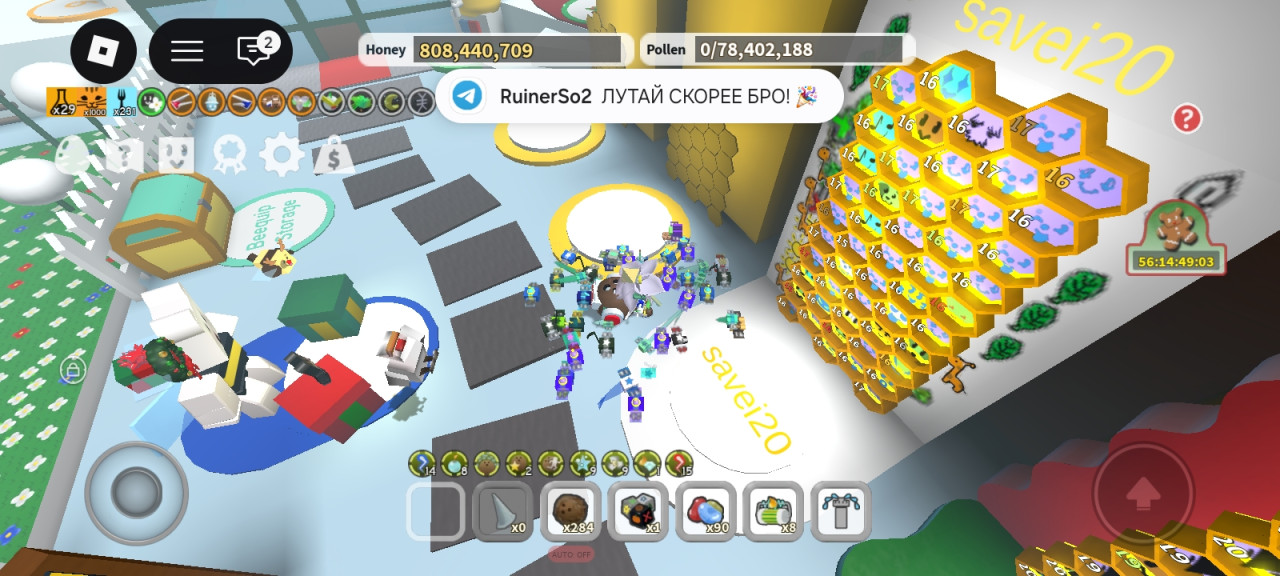
Task: Use the field dice x1 slot
Action: (x=639, y=510)
